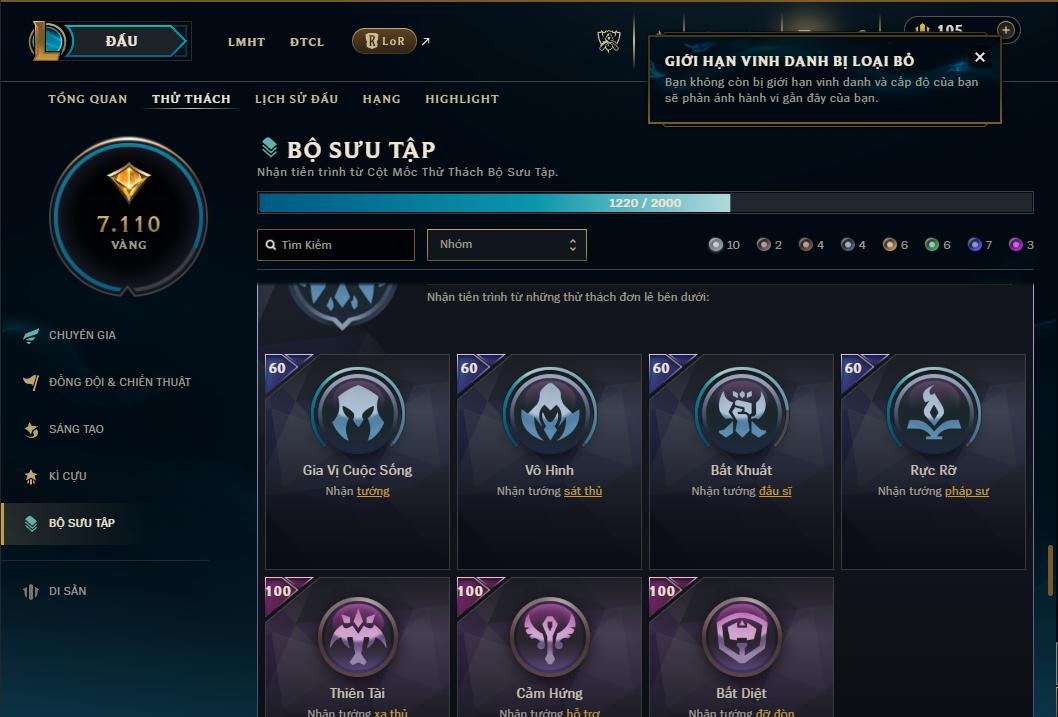Screen dimensions: 1058x717
Task: Select the THỬ THÁCH tab
Action: 191,99
